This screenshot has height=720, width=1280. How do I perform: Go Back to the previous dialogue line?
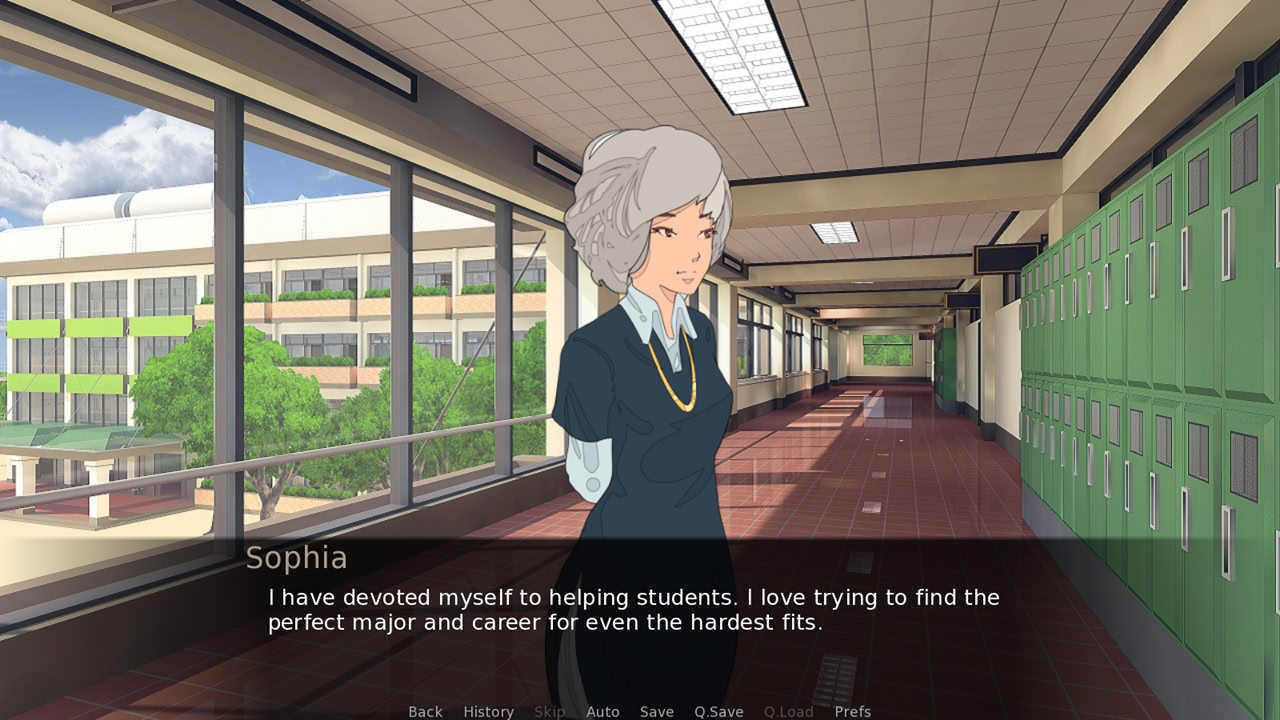[x=425, y=711]
